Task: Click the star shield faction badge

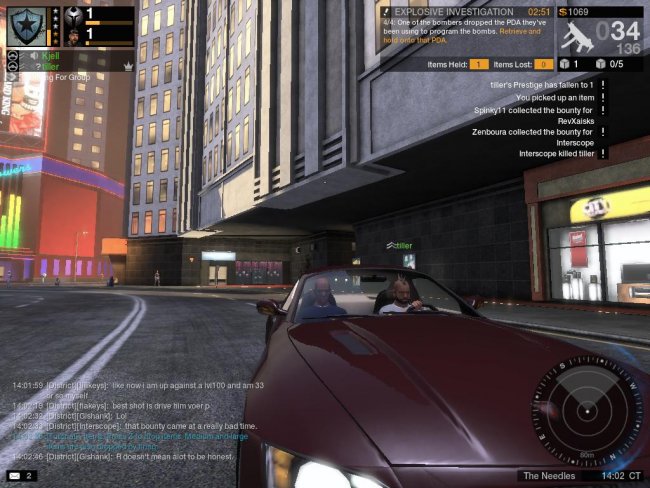Action: (x=26, y=26)
